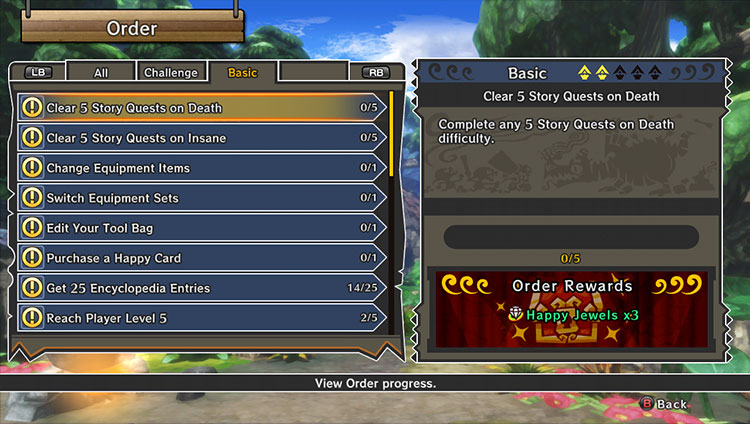The height and width of the screenshot is (424, 750).
Task: Choose the Reach Player Level 5 order
Action: (200, 318)
